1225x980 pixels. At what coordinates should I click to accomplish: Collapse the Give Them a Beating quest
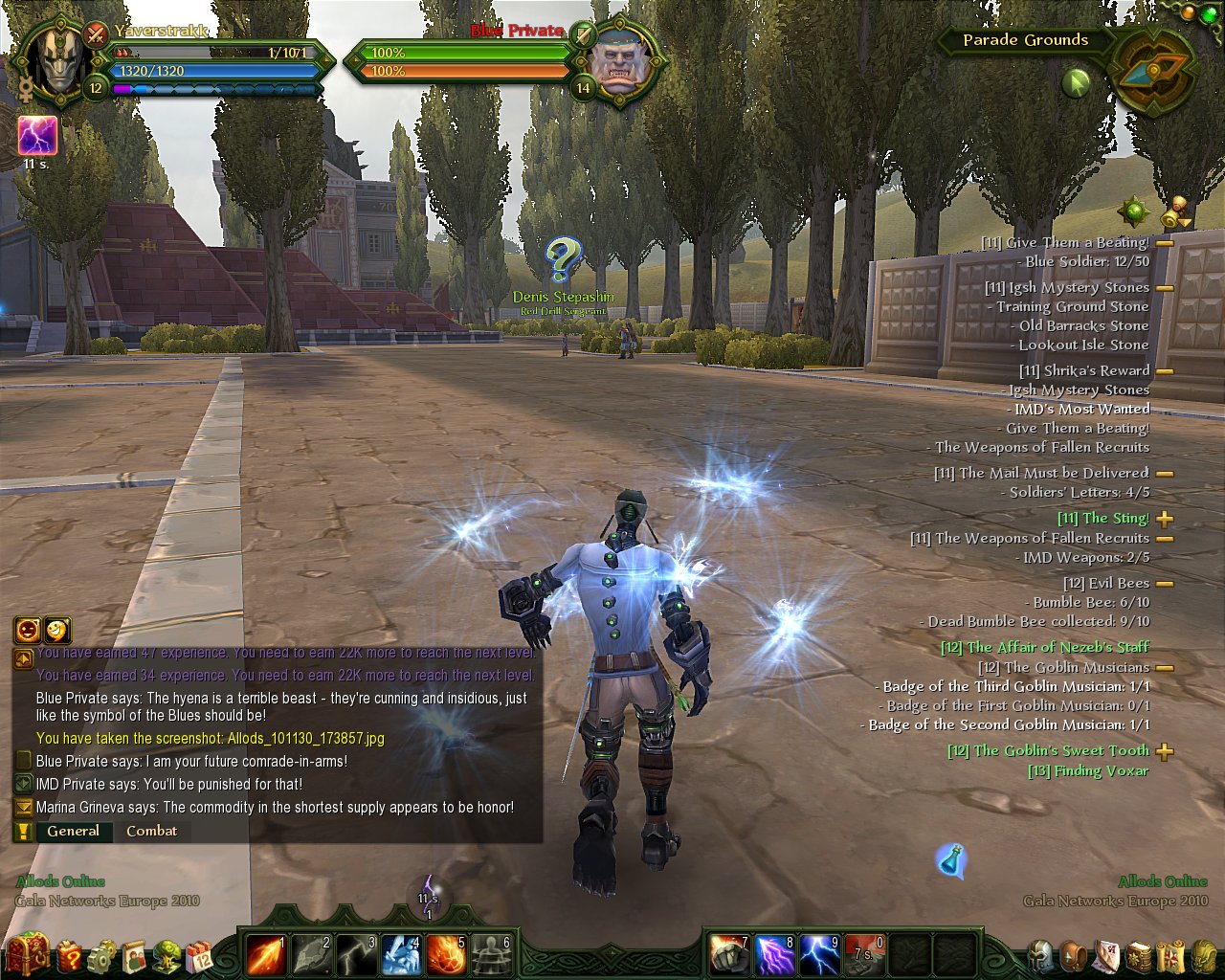1165,243
